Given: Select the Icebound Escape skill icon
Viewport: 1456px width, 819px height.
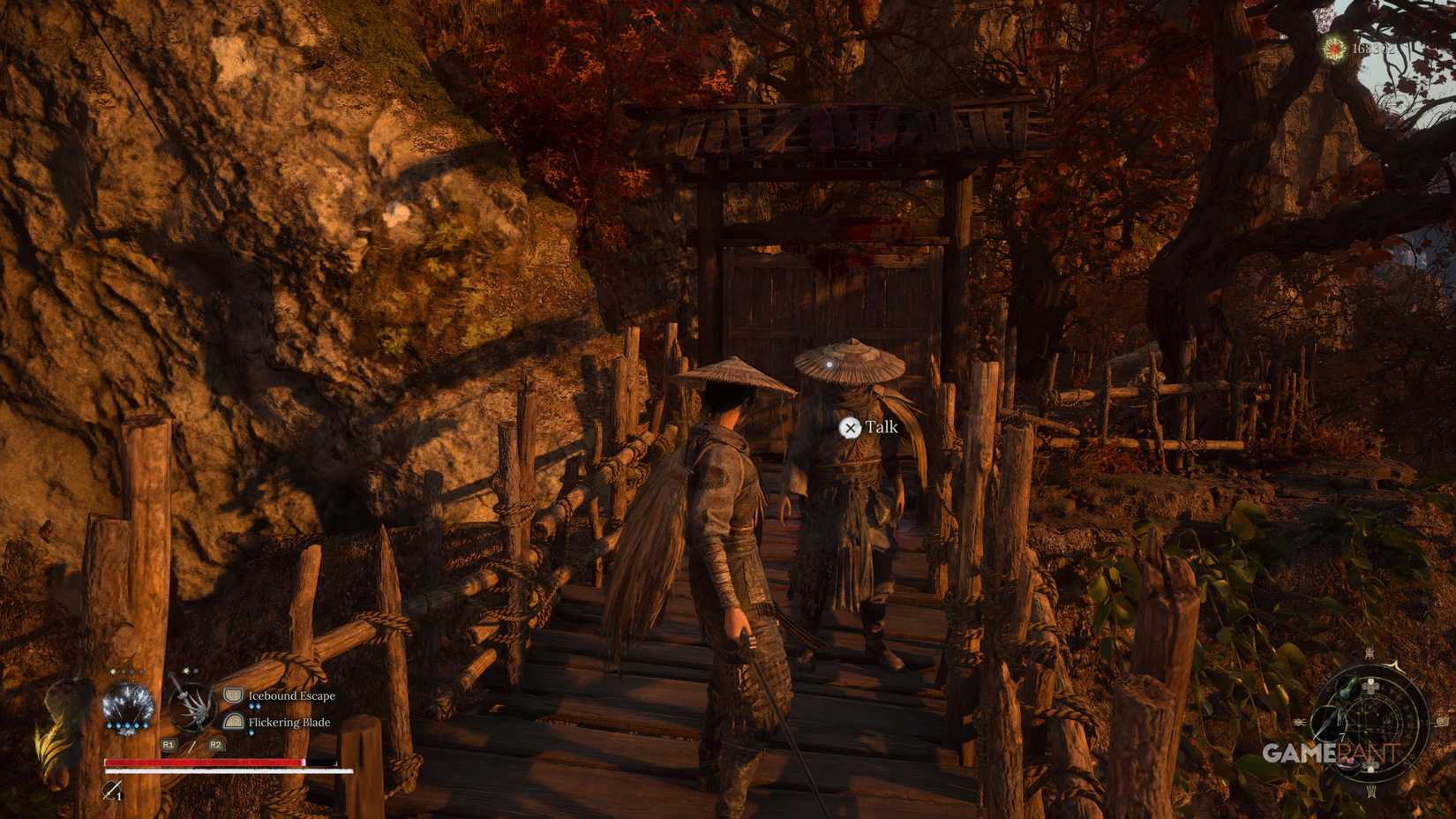Looking at the screenshot, I should (x=233, y=695).
